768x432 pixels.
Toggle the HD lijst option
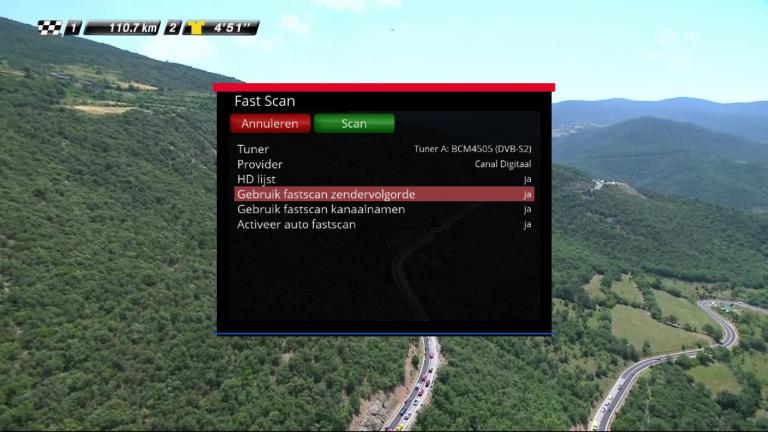tap(384, 179)
